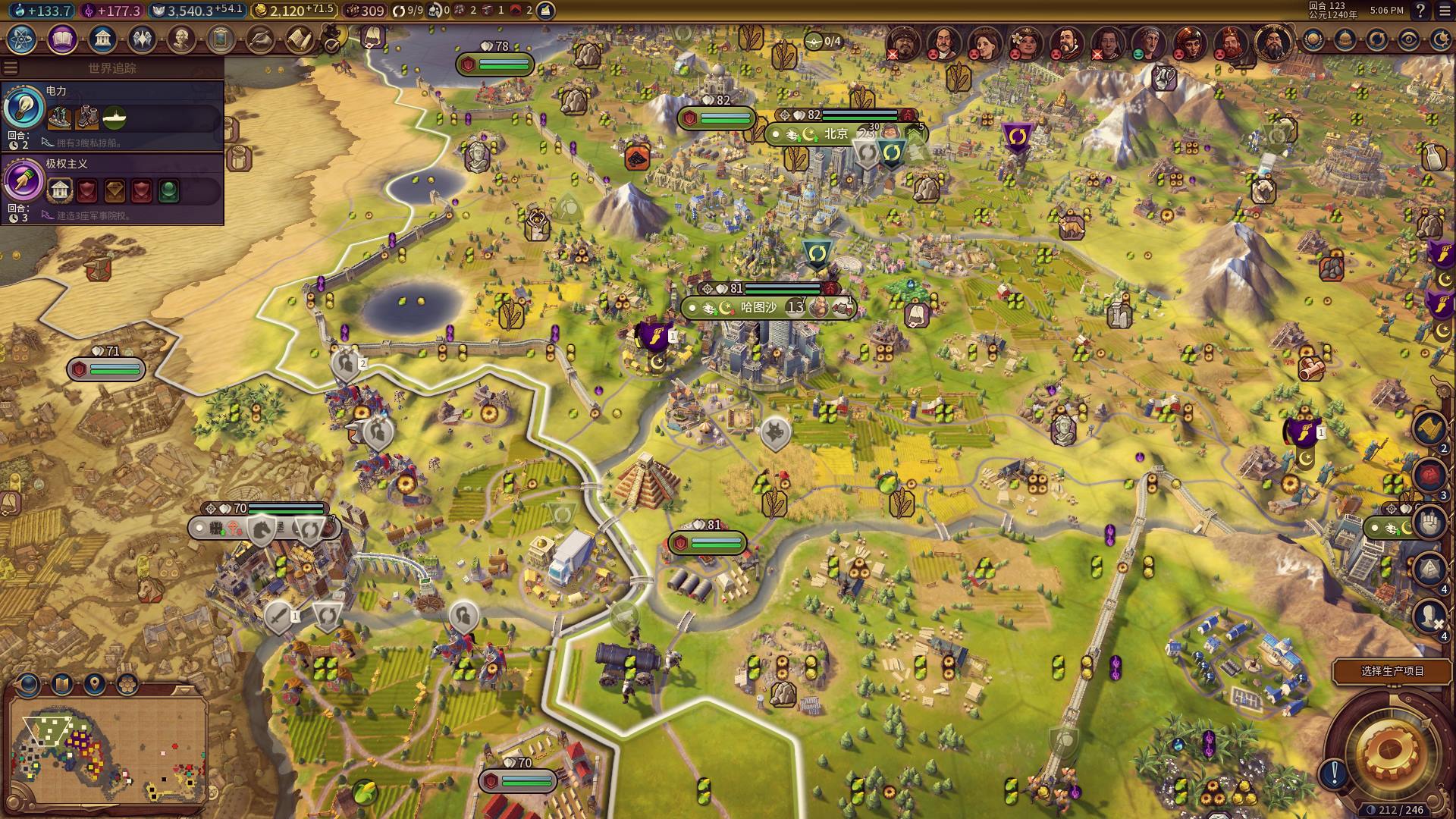Open the minimap map pin button

[x=94, y=685]
